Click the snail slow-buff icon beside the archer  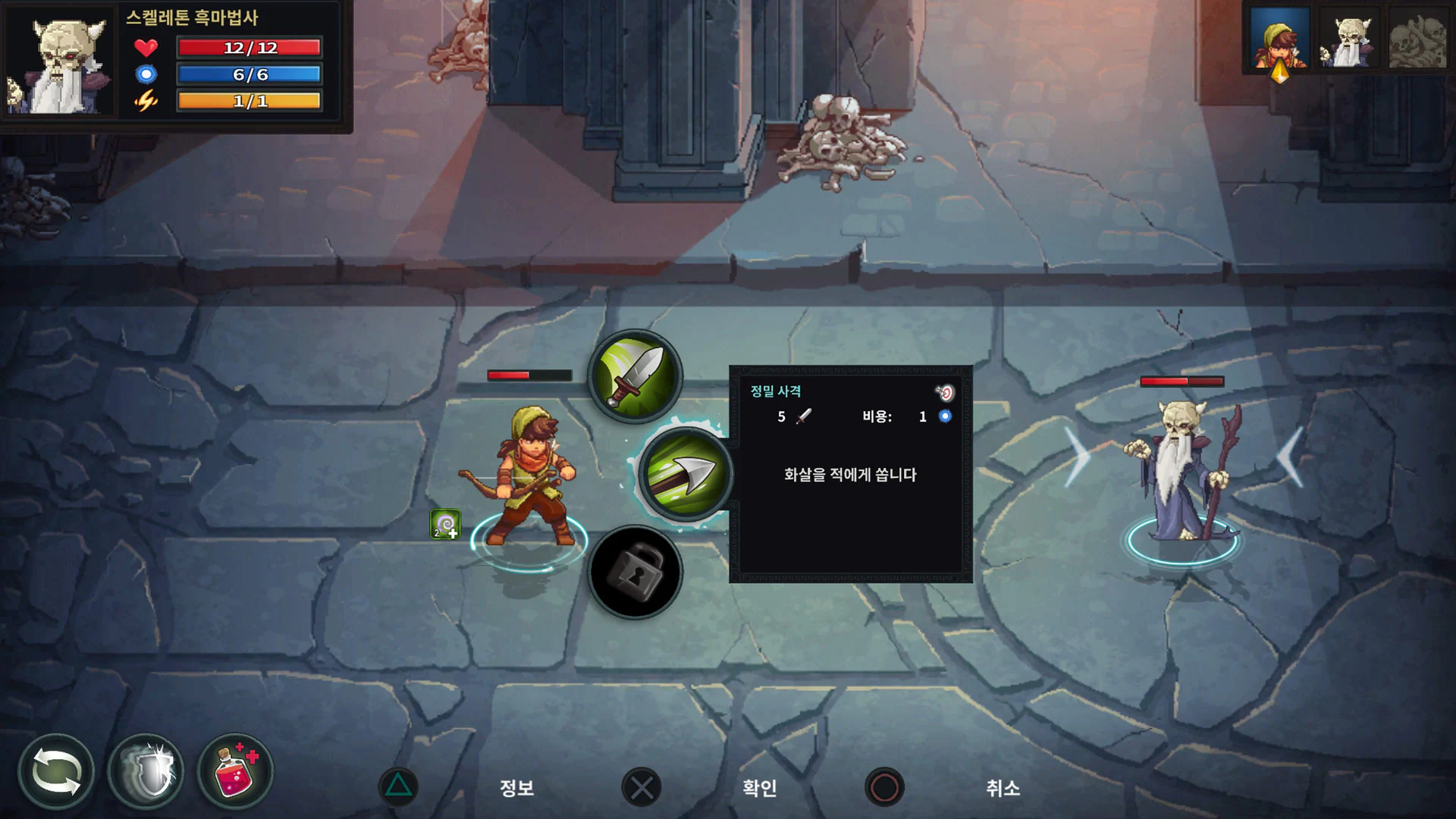click(447, 524)
